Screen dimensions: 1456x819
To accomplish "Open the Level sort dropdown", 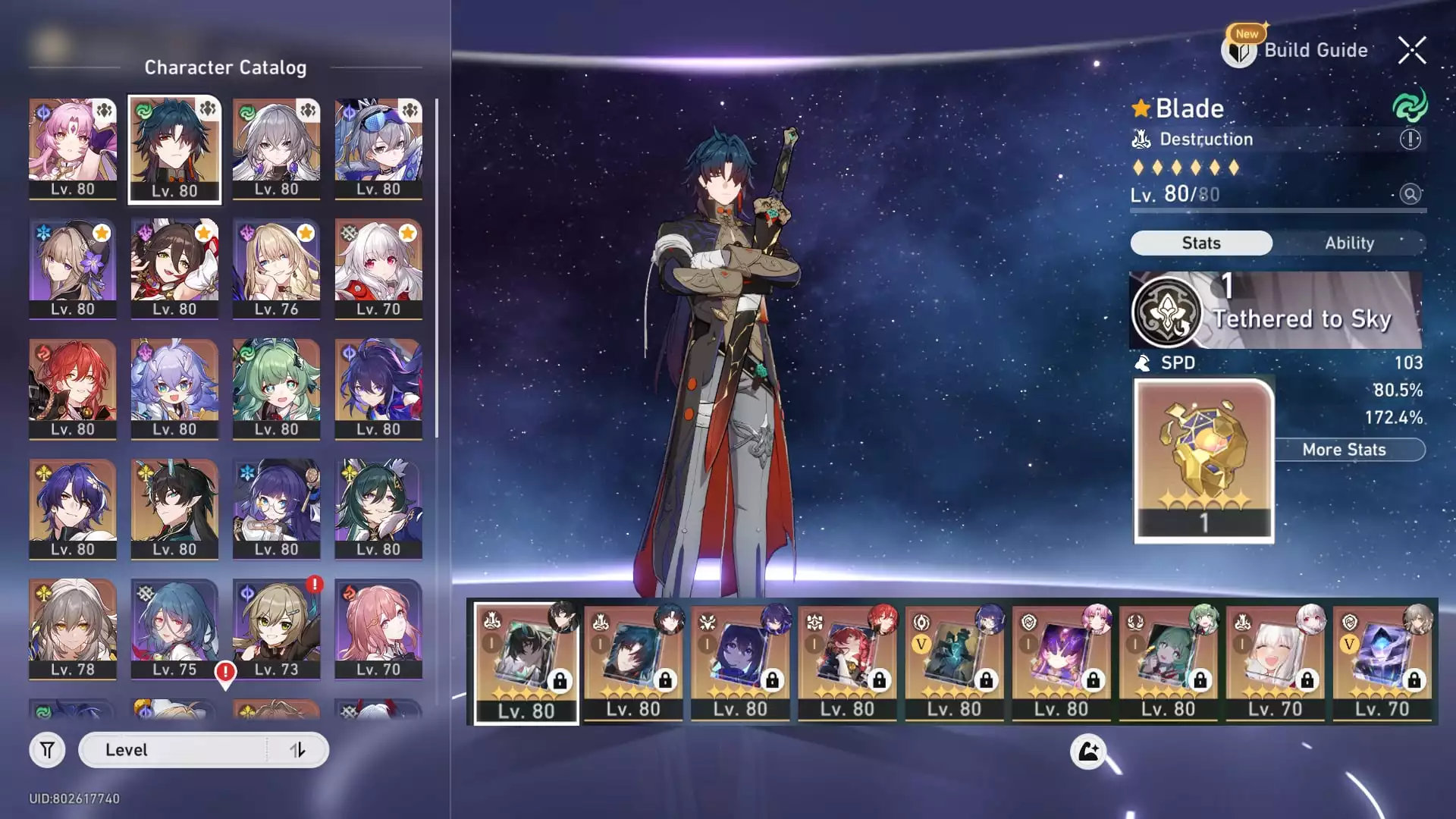I will pos(173,750).
